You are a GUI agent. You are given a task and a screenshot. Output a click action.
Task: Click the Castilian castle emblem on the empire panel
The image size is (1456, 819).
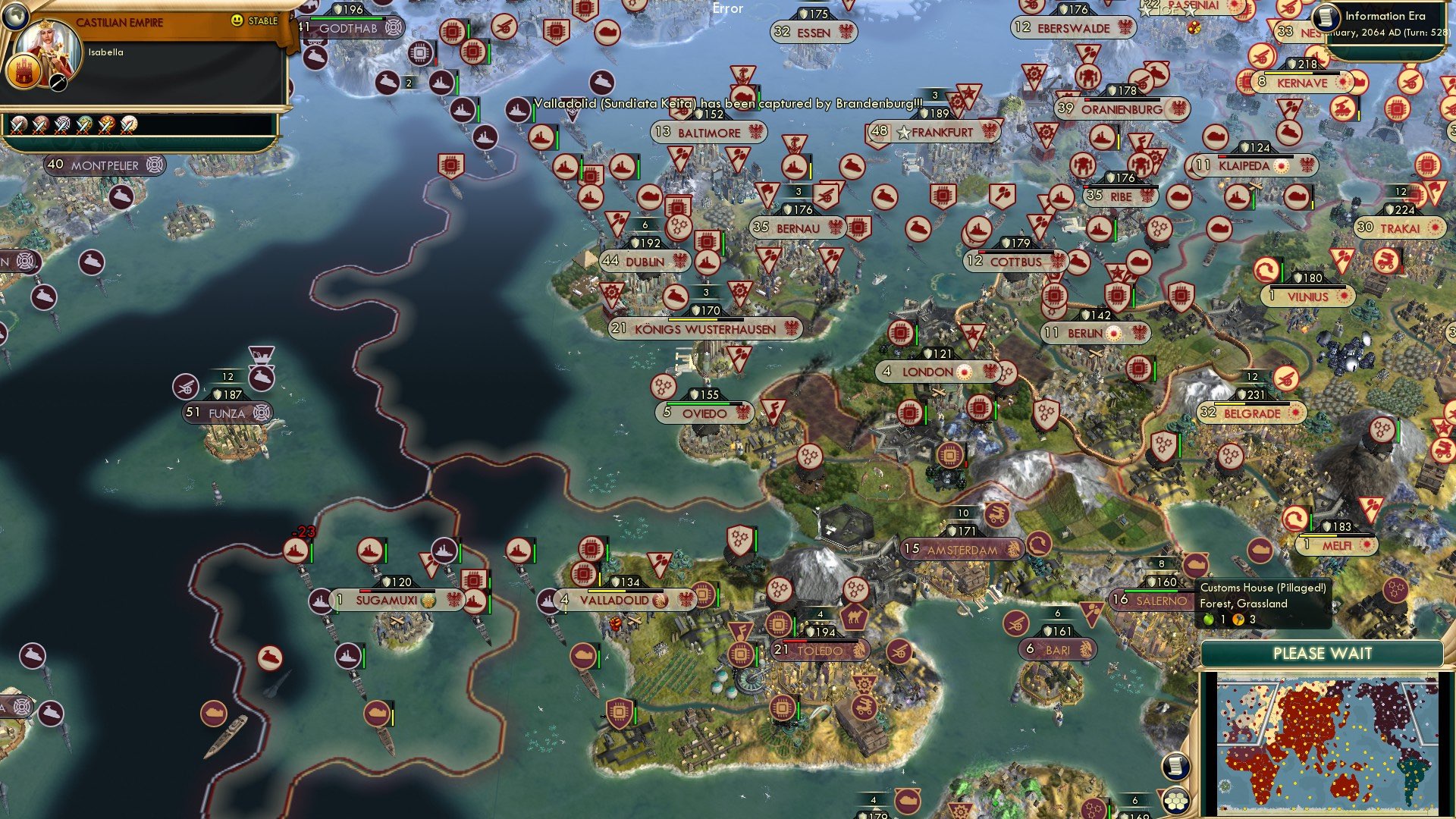24,72
